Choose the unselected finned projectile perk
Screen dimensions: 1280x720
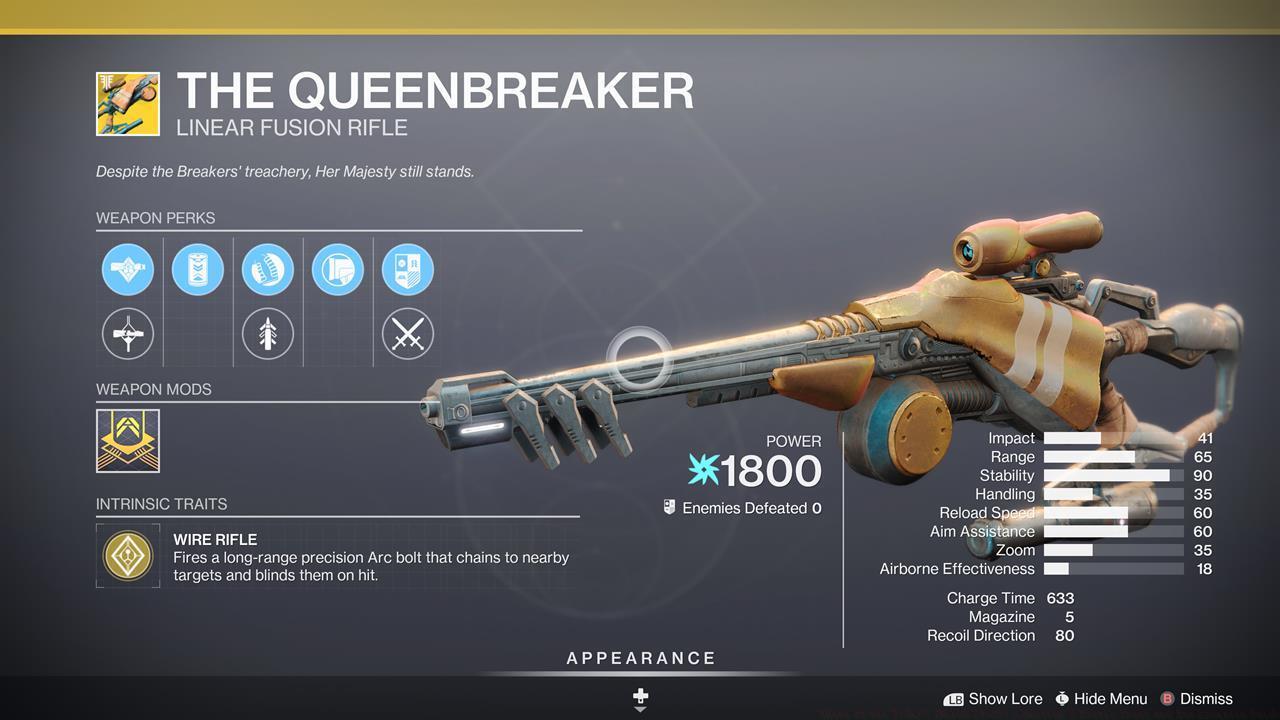[268, 333]
